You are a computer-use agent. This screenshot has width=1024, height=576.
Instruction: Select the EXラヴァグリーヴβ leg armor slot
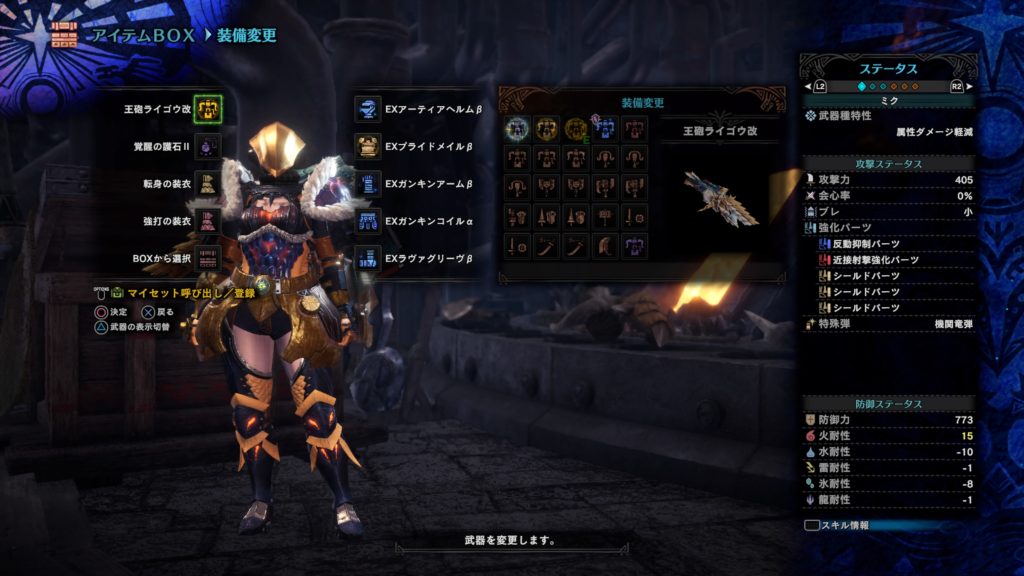[x=368, y=257]
